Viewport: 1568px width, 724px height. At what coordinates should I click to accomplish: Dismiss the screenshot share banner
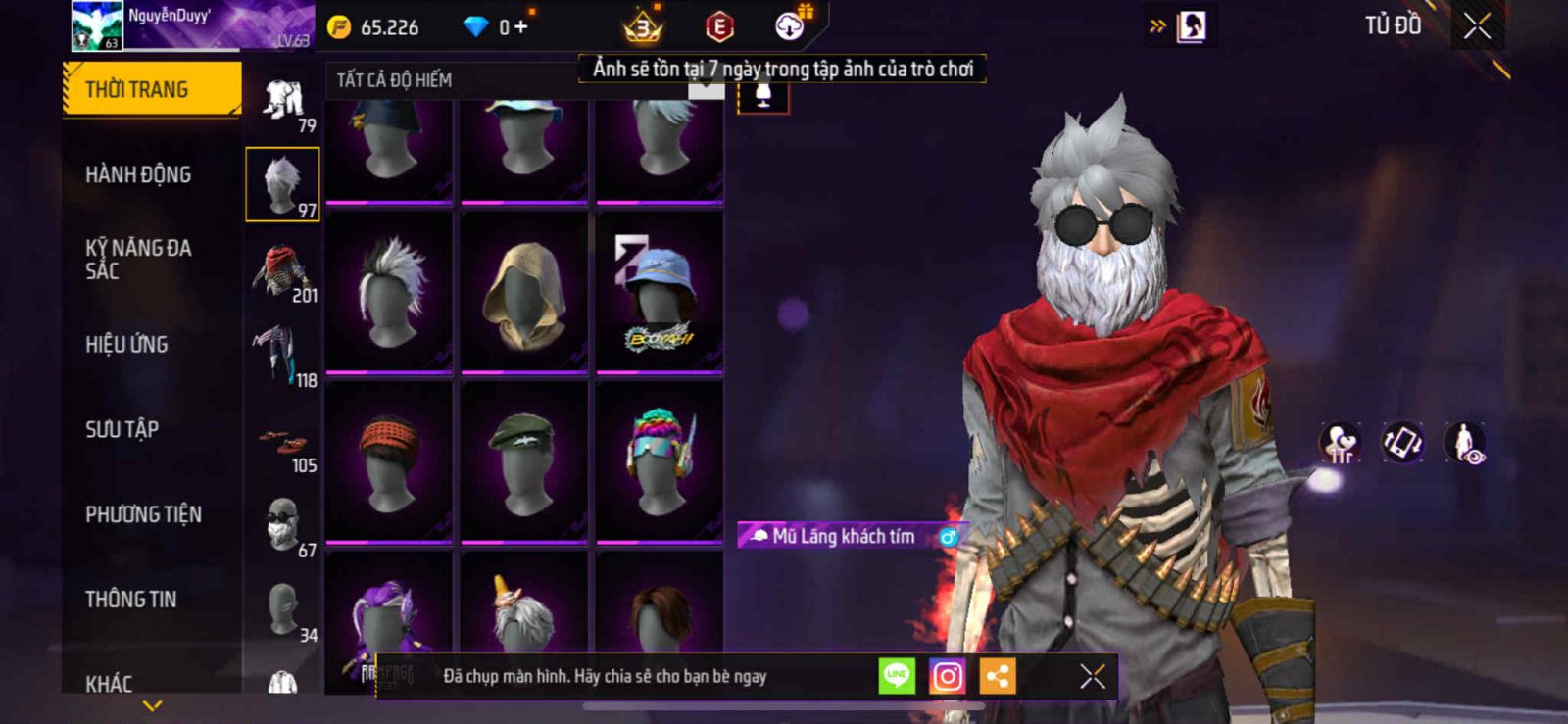pos(1092,676)
